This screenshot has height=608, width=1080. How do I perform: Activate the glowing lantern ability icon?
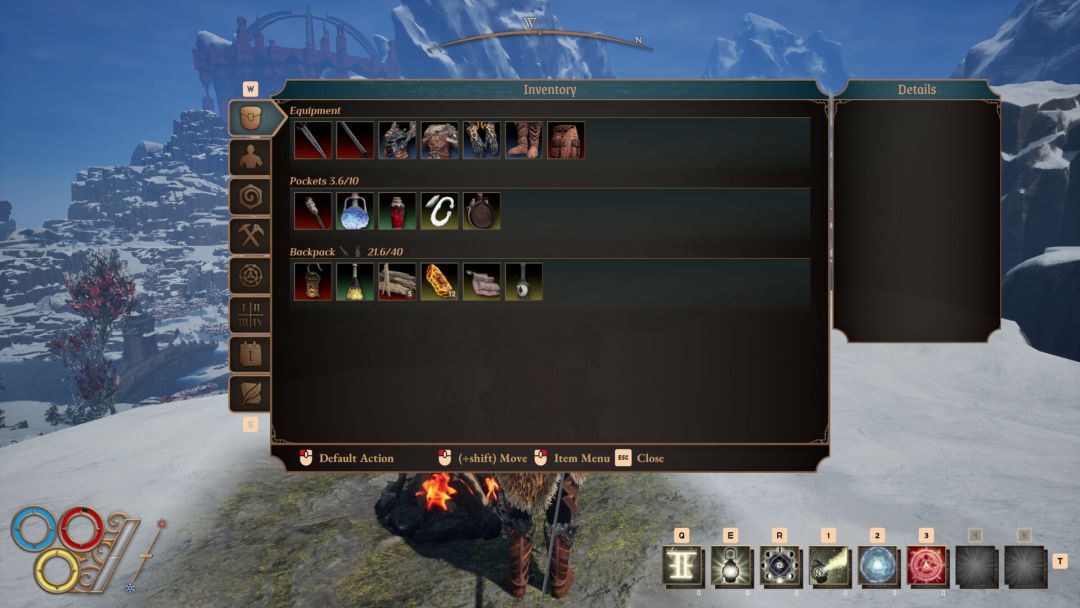732,566
